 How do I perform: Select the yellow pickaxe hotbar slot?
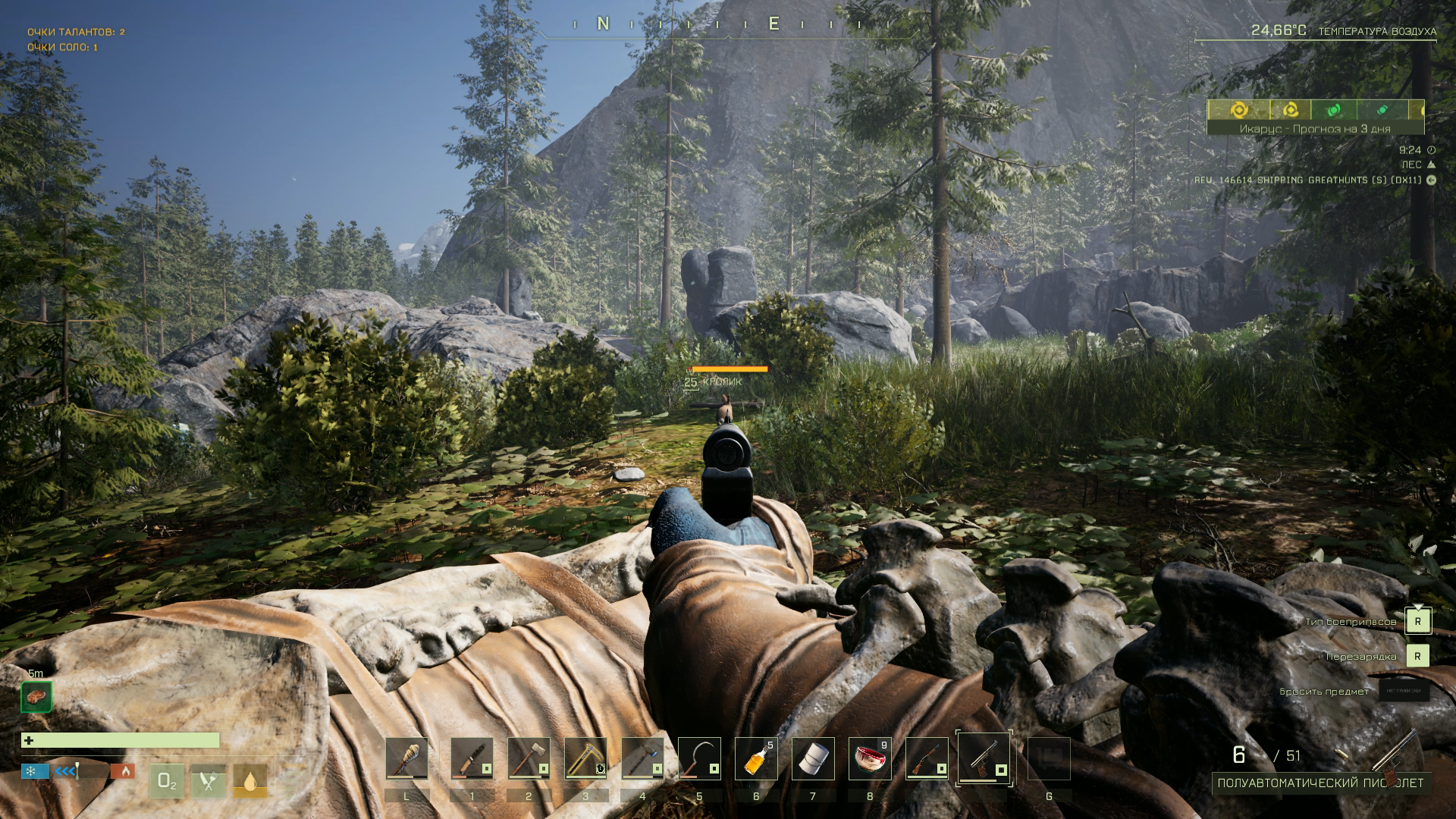[x=585, y=758]
